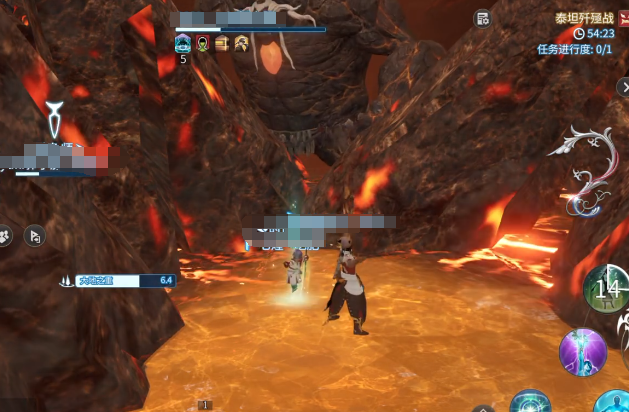629x412 pixels.
Task: Tap the skill on cooldown showing 14
Action: tap(605, 288)
